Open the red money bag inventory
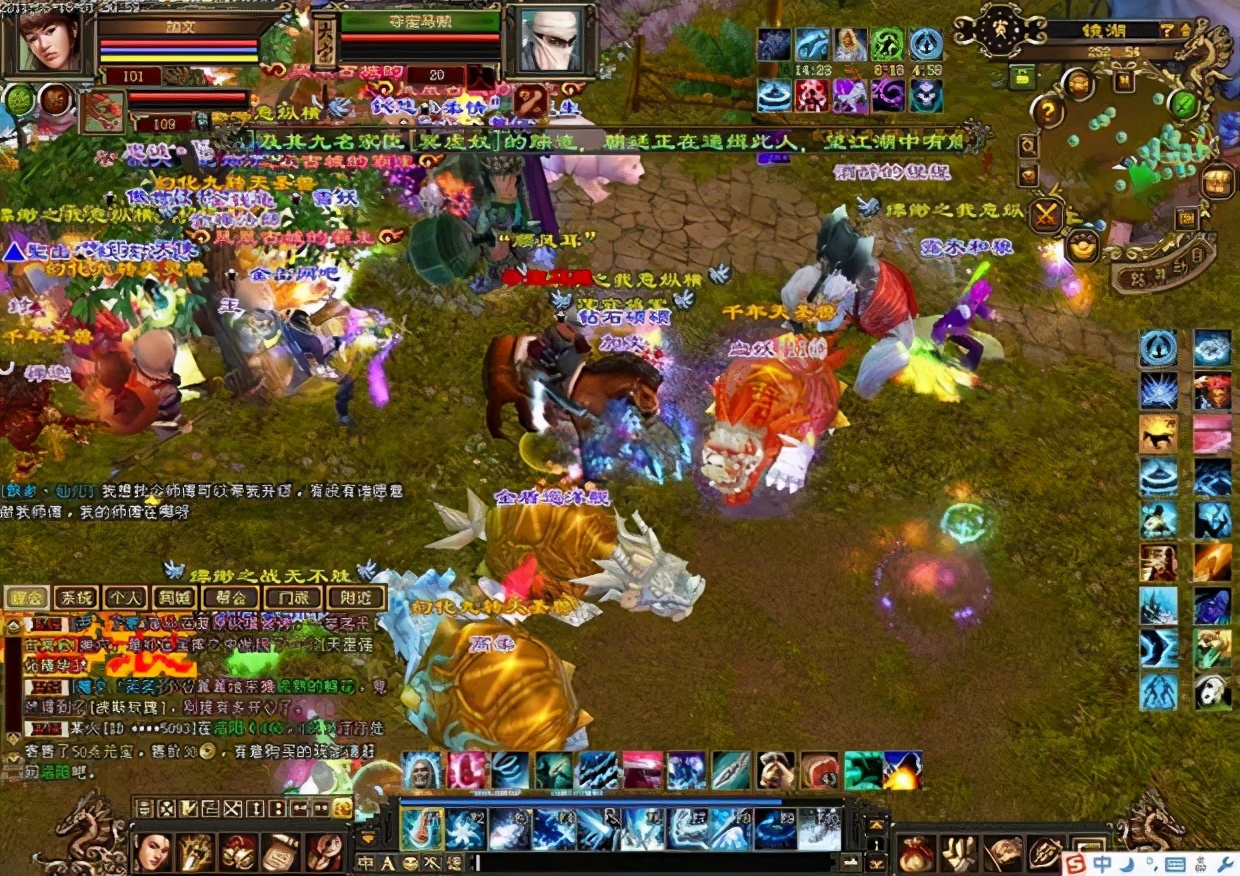The height and width of the screenshot is (876, 1240). 915,853
